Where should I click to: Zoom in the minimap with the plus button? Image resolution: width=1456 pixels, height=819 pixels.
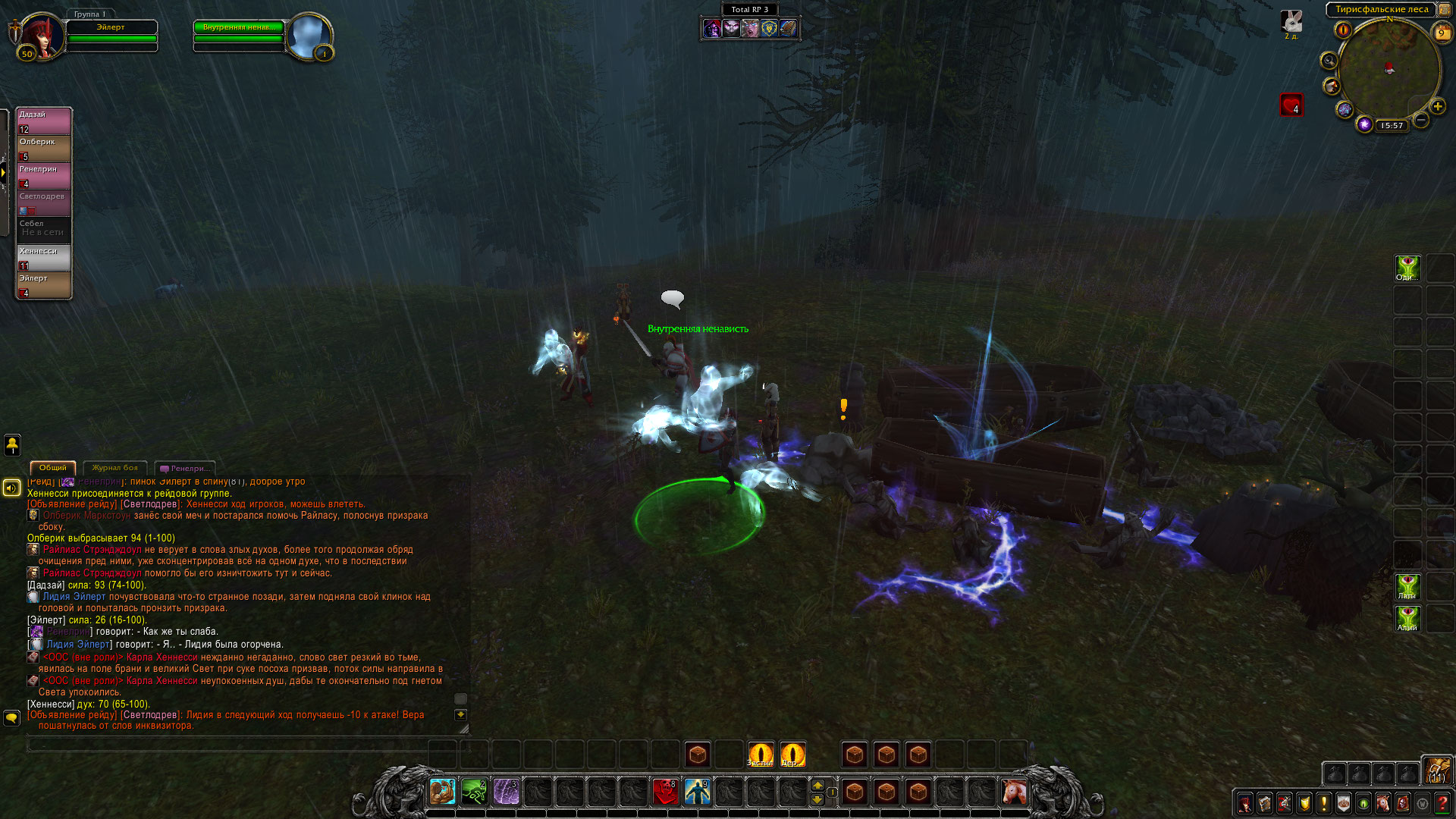1437,106
